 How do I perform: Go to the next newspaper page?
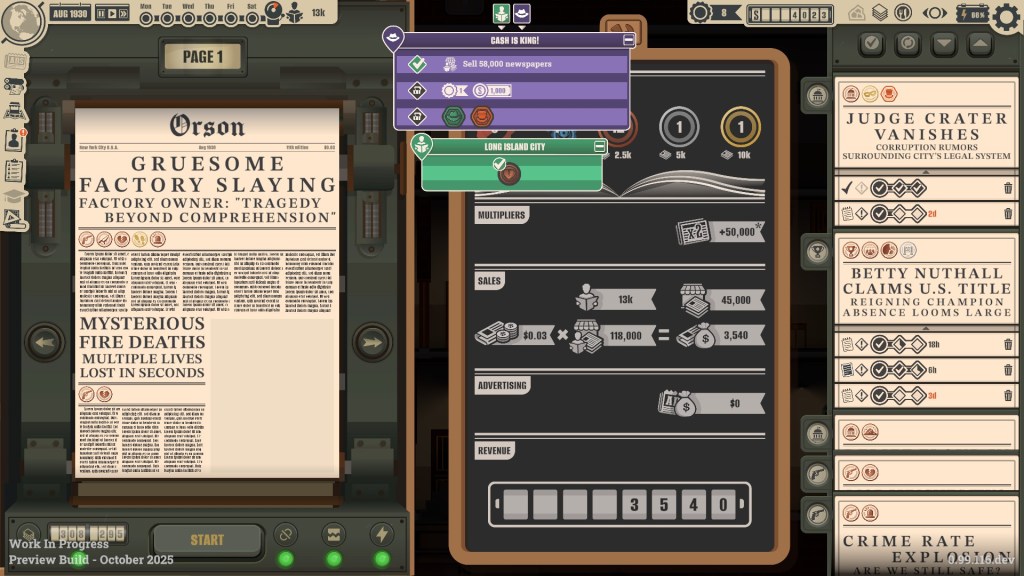[x=372, y=343]
